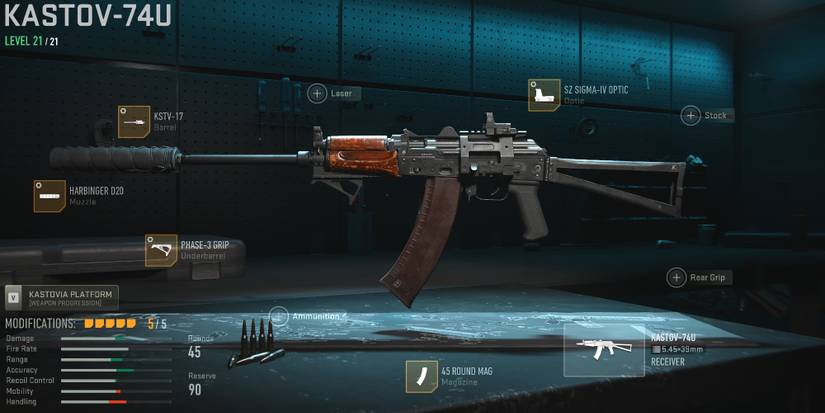Open the empty Ammunition slot
This screenshot has height=413, width=825.
tap(279, 316)
